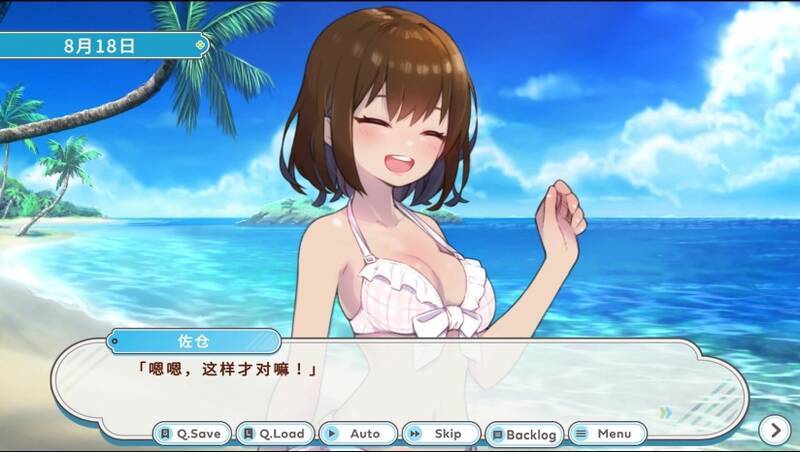The image size is (800, 452).
Task: Open the game Menu
Action: pos(607,434)
